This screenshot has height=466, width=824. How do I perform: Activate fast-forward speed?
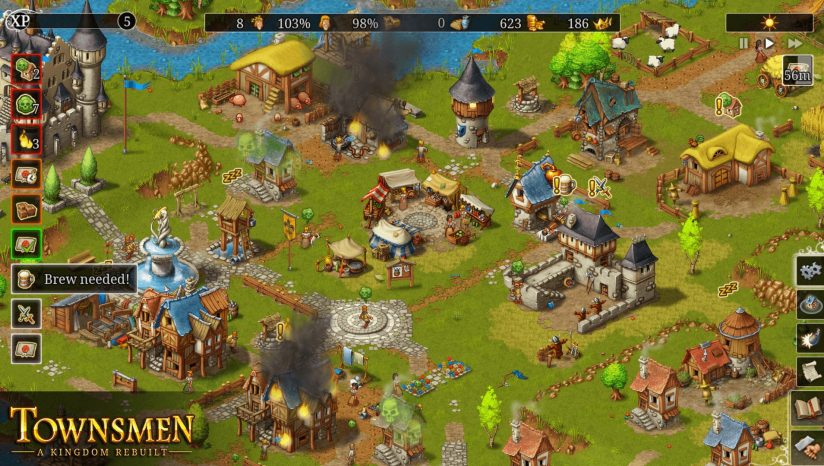(795, 44)
